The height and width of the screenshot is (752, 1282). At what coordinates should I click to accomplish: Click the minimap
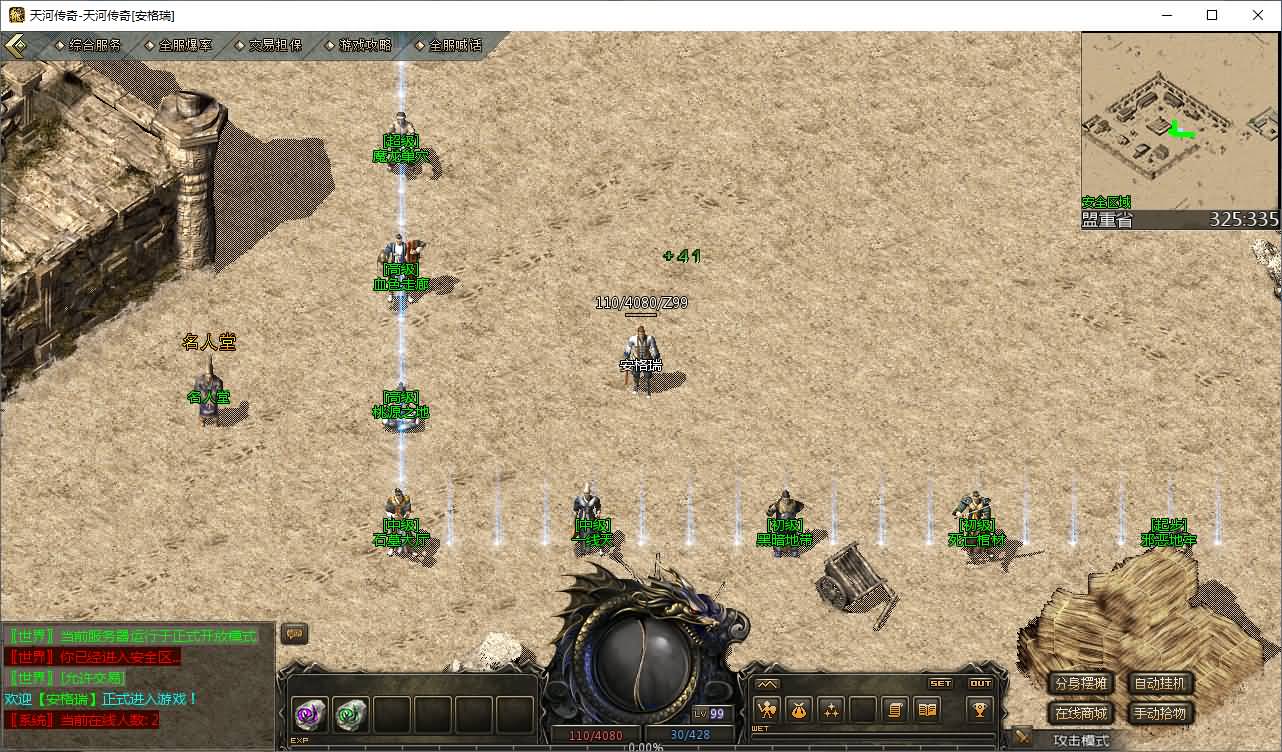(1180, 120)
